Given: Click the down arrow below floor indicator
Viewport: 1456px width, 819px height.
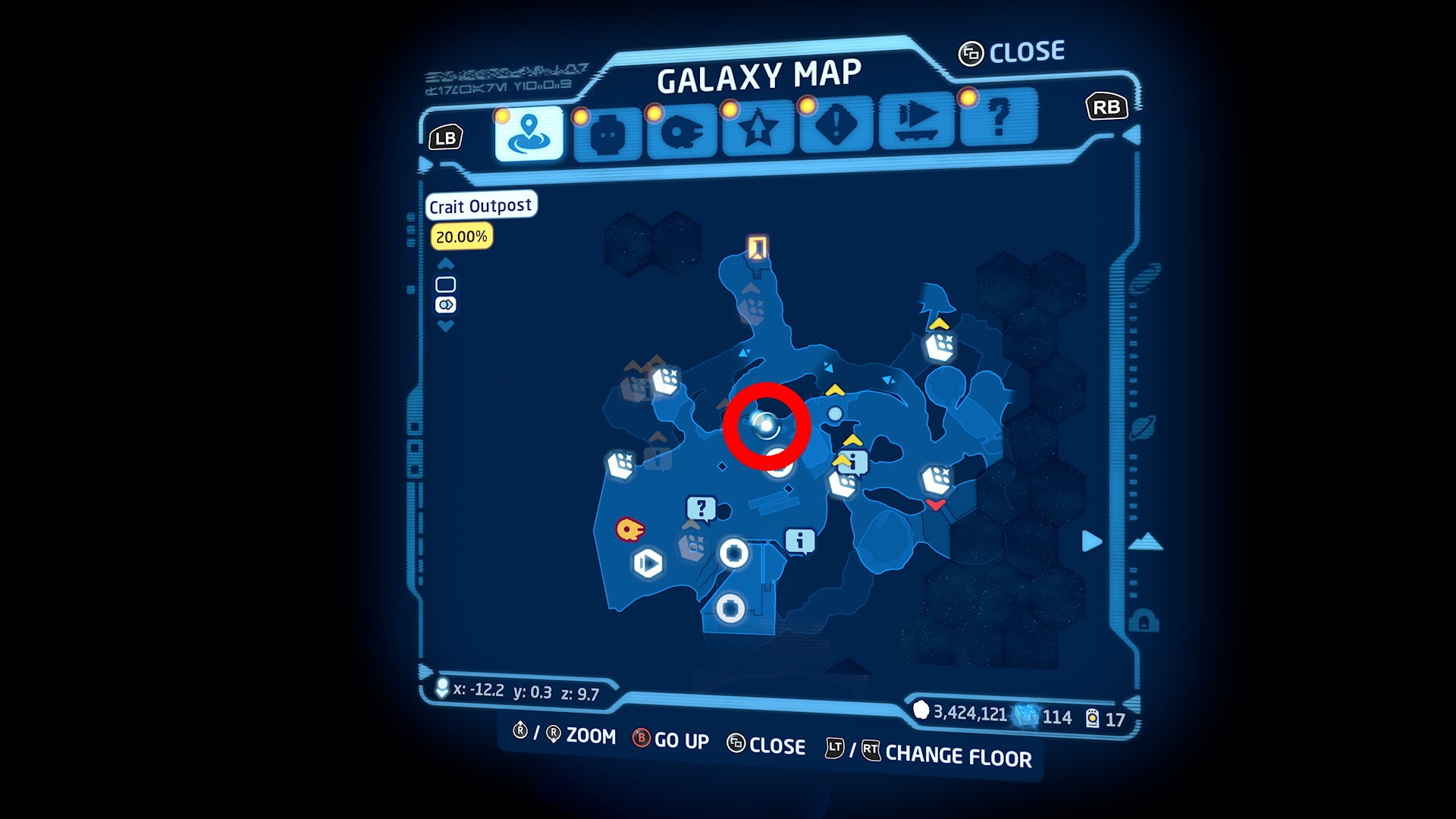Looking at the screenshot, I should pyautogui.click(x=445, y=325).
